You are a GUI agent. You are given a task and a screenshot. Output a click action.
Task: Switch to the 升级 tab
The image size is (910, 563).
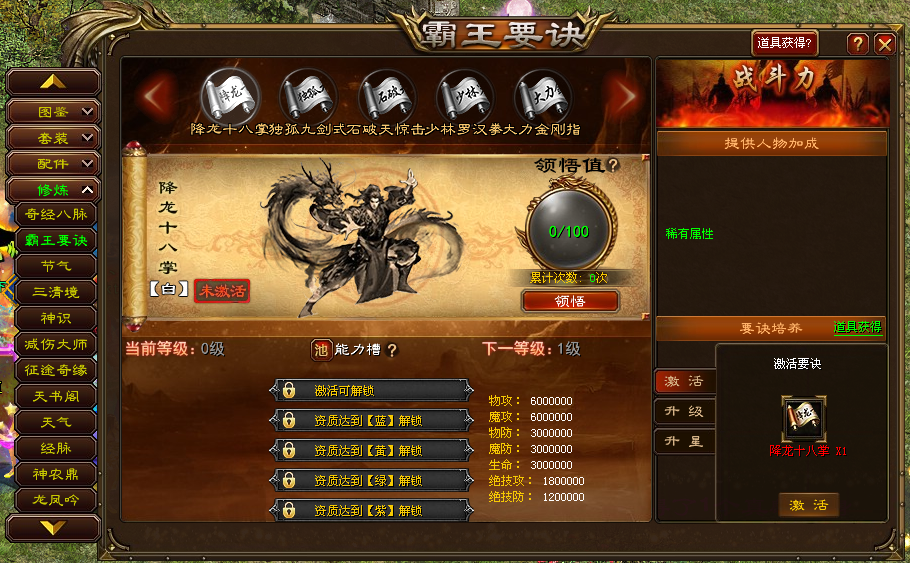coord(684,411)
